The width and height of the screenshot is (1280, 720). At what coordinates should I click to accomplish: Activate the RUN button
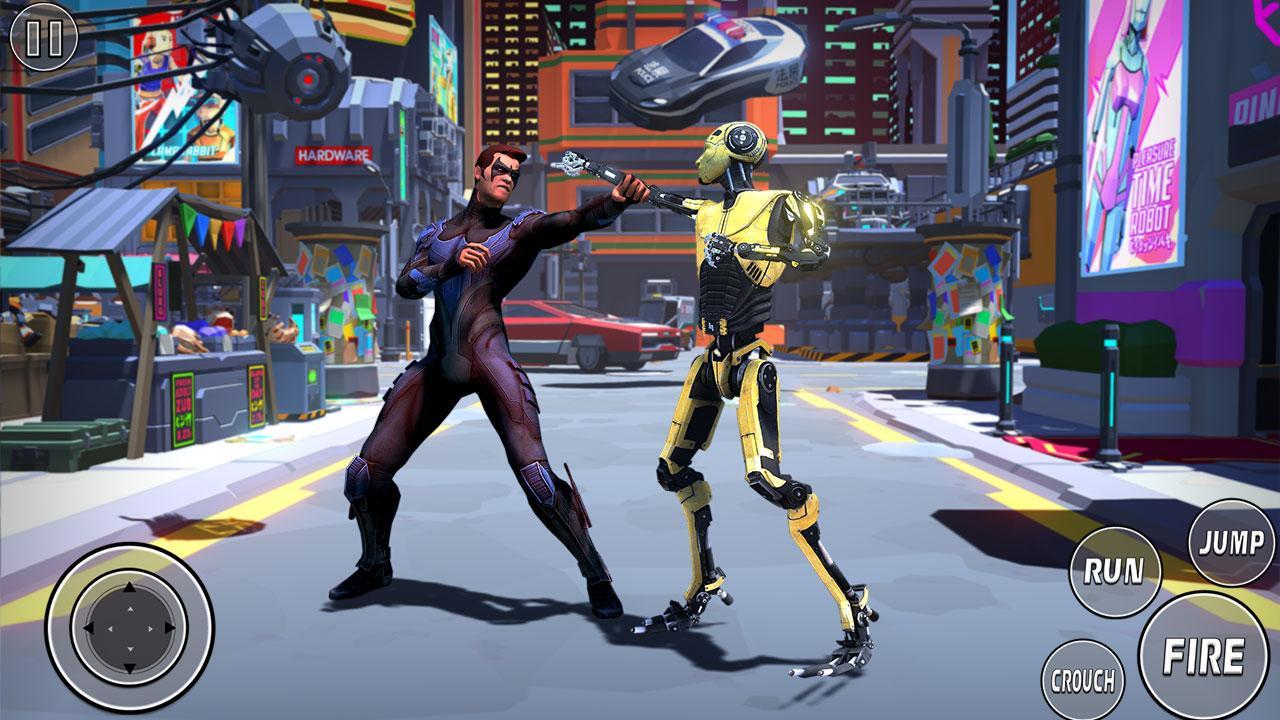pos(1115,572)
